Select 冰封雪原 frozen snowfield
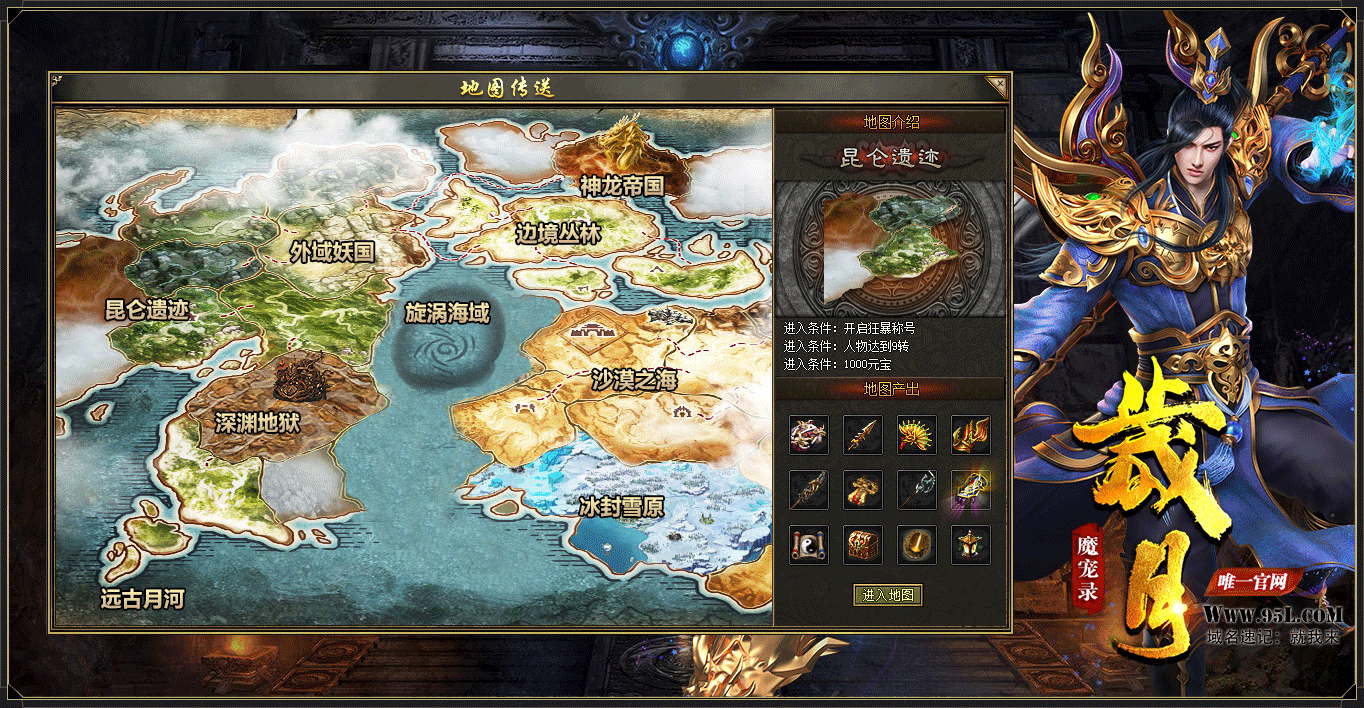 tap(621, 507)
